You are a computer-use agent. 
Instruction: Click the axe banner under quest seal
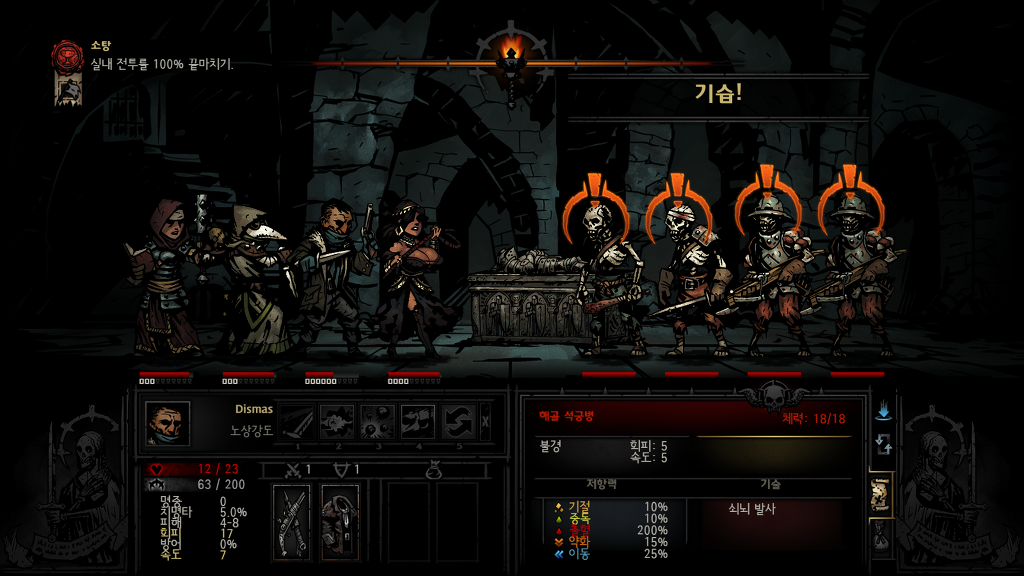coord(69,90)
